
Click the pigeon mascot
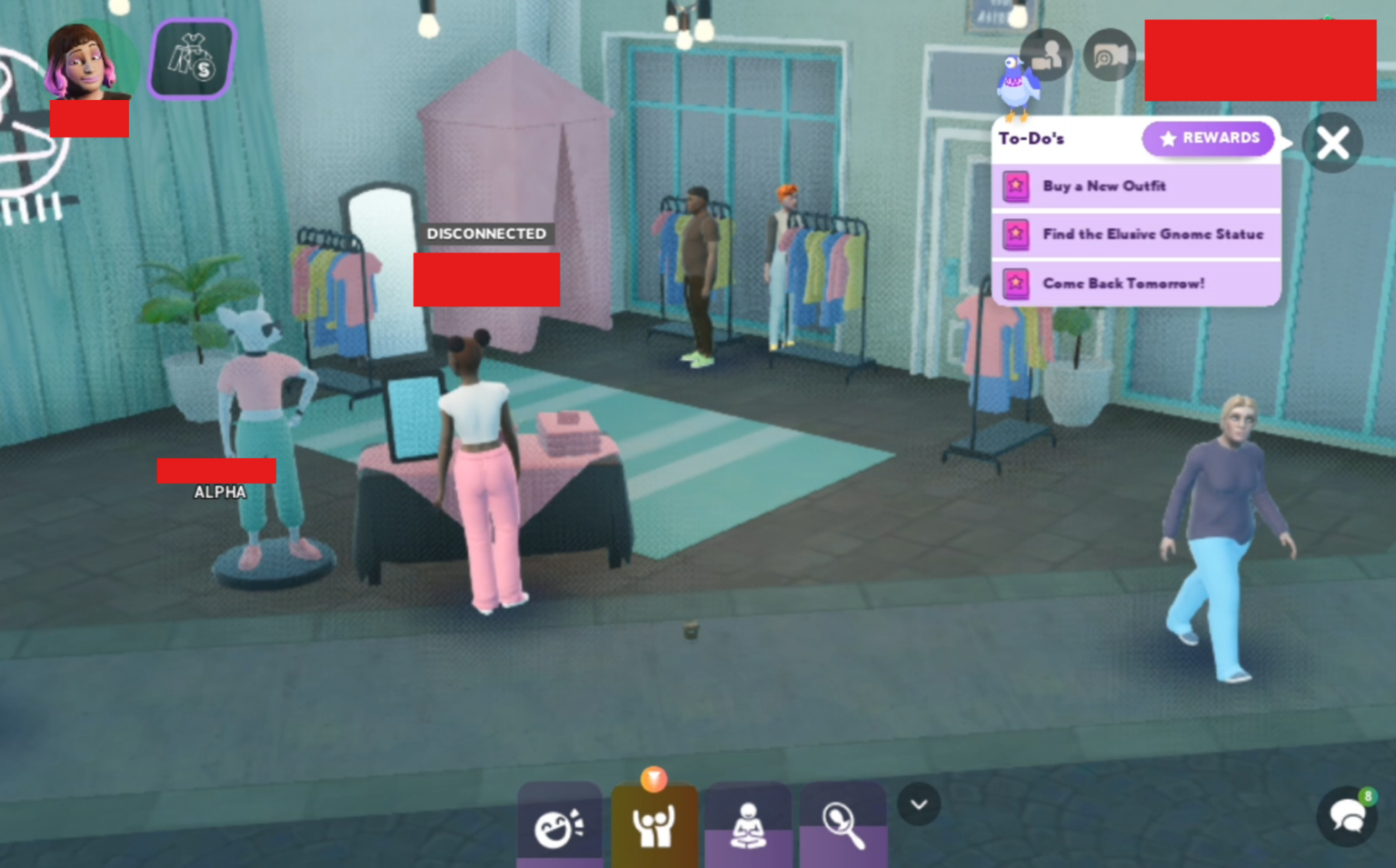pos(1015,88)
